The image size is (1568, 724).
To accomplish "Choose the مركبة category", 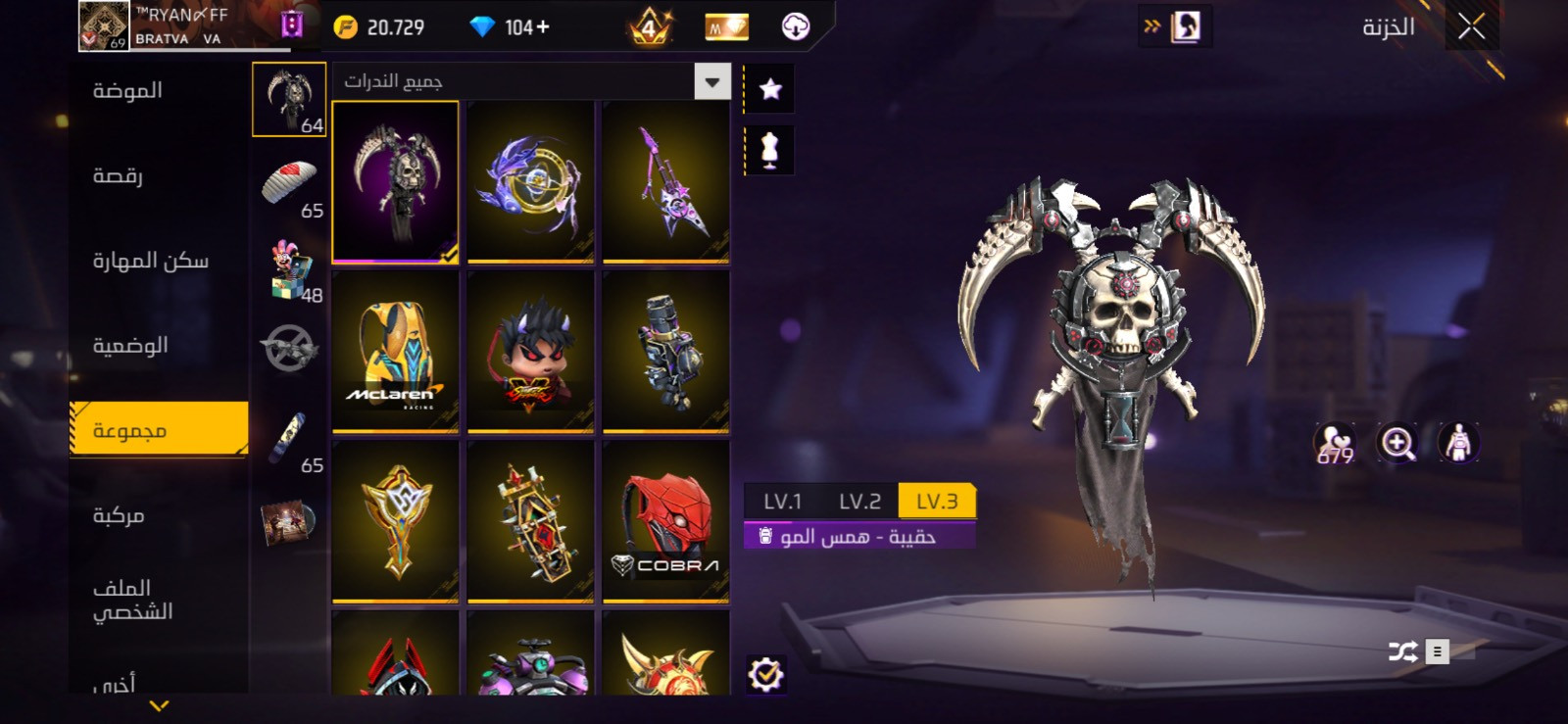I will tap(119, 515).
